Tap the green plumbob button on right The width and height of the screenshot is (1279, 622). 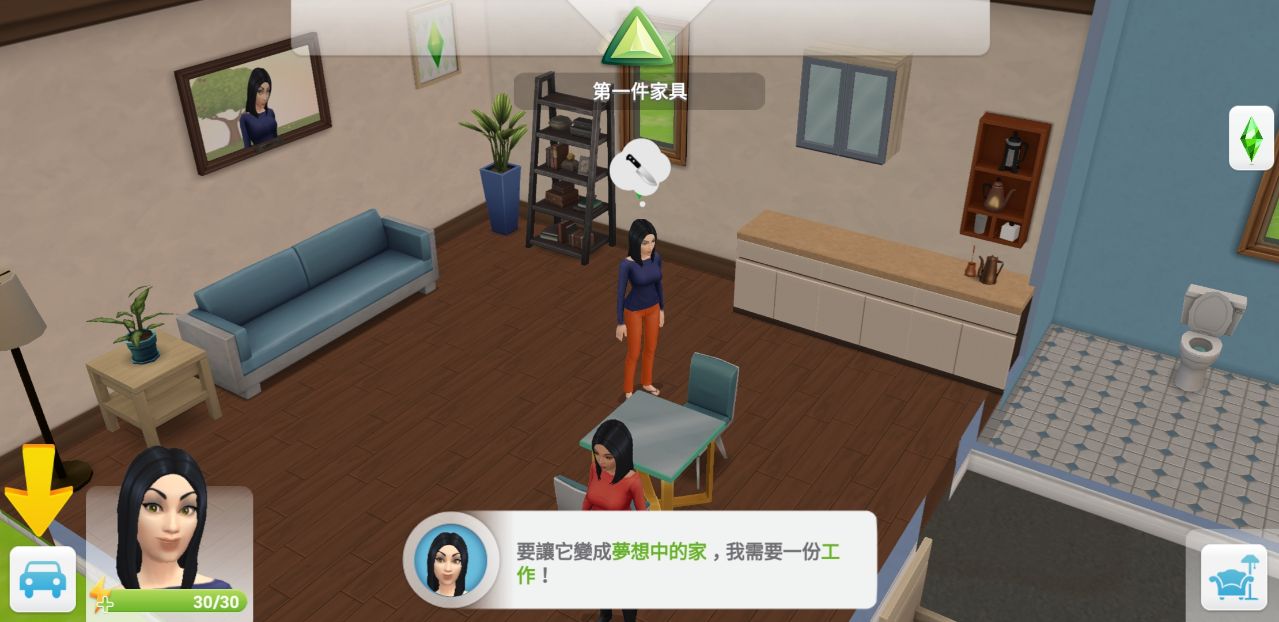[x=1250, y=138]
